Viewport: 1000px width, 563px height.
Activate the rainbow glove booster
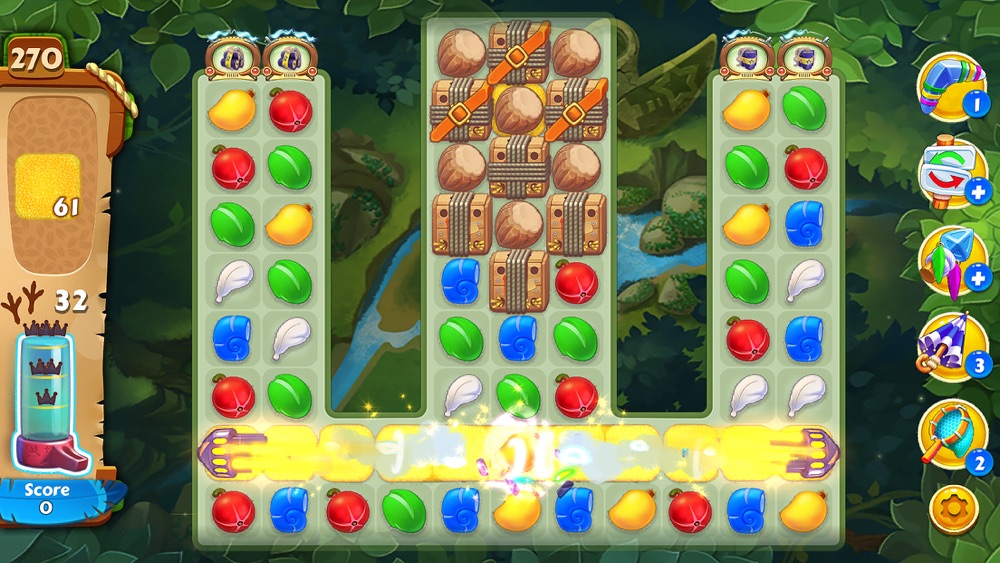click(951, 86)
